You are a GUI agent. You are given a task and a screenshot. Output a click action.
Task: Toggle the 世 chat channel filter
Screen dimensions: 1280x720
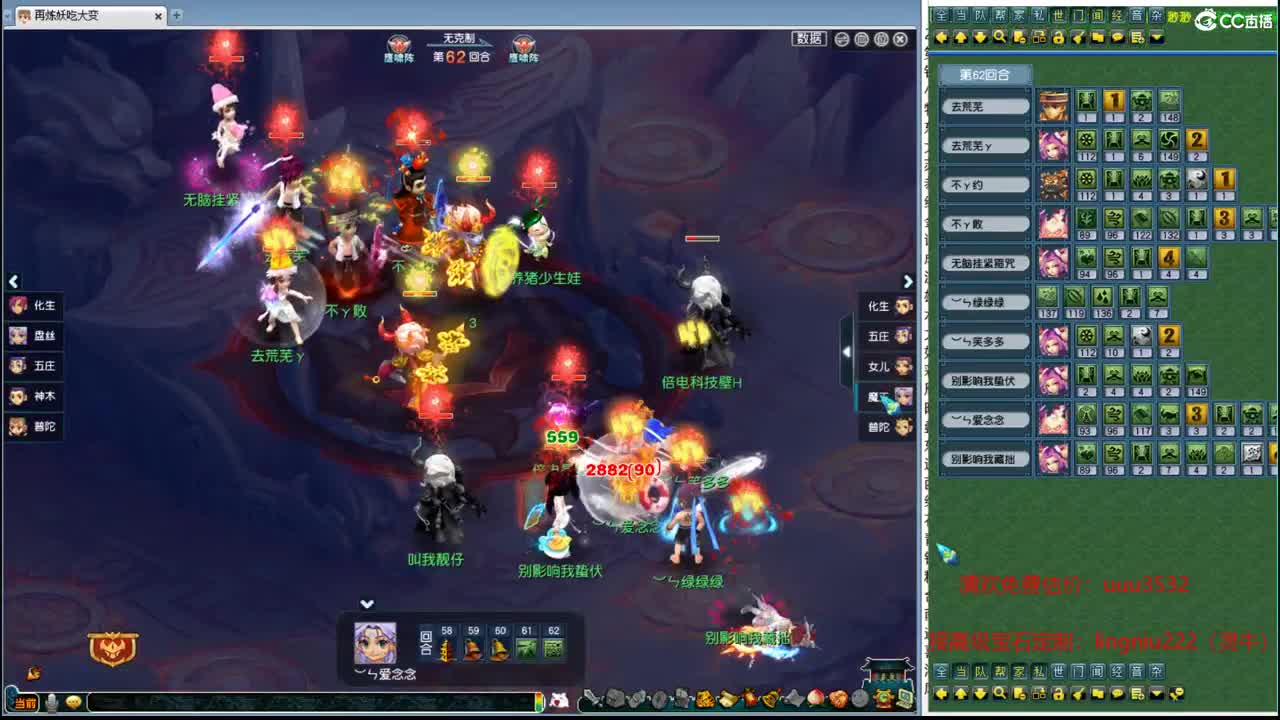[1057, 15]
